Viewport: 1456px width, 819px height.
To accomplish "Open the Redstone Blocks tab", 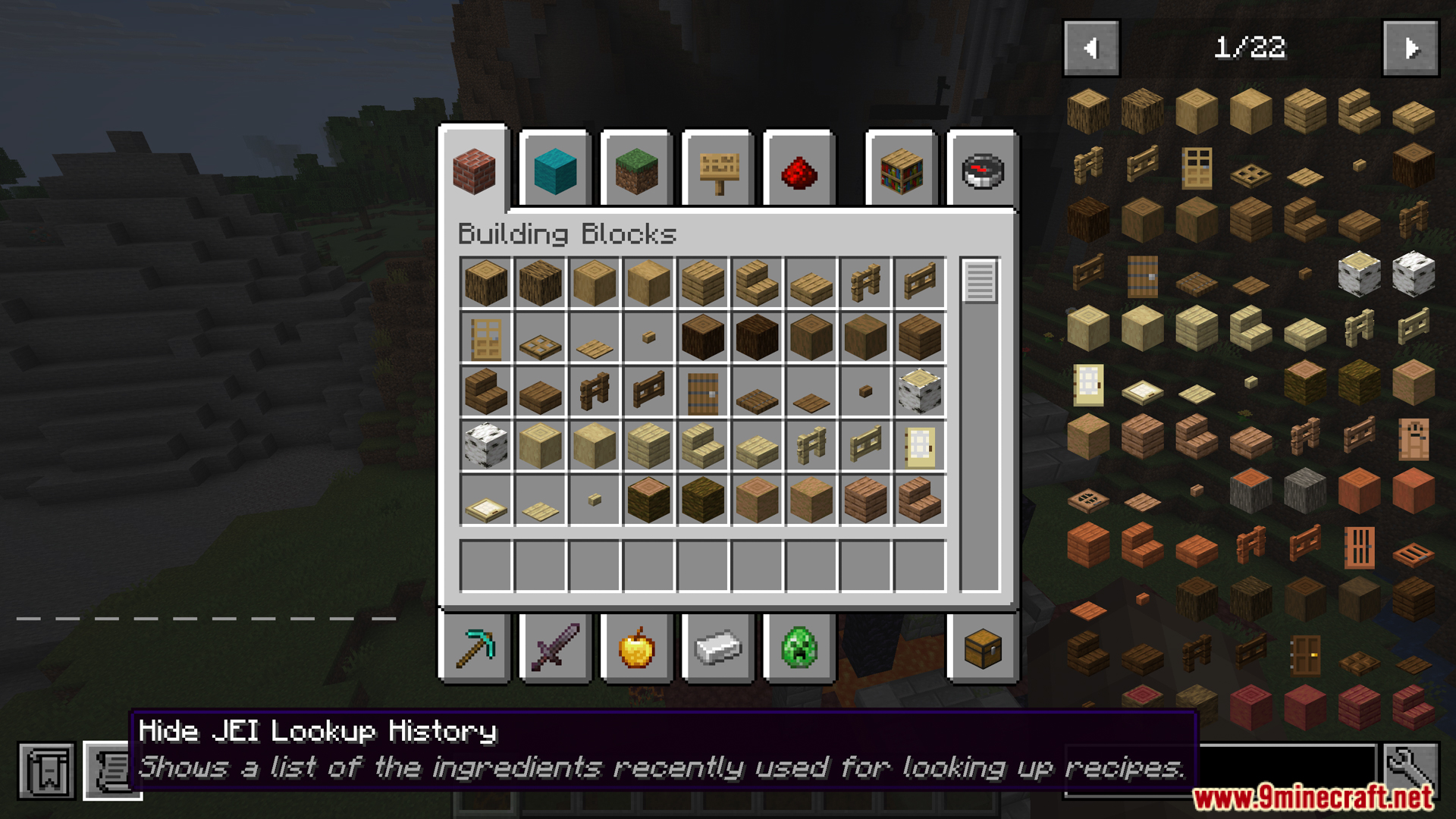I will [799, 171].
